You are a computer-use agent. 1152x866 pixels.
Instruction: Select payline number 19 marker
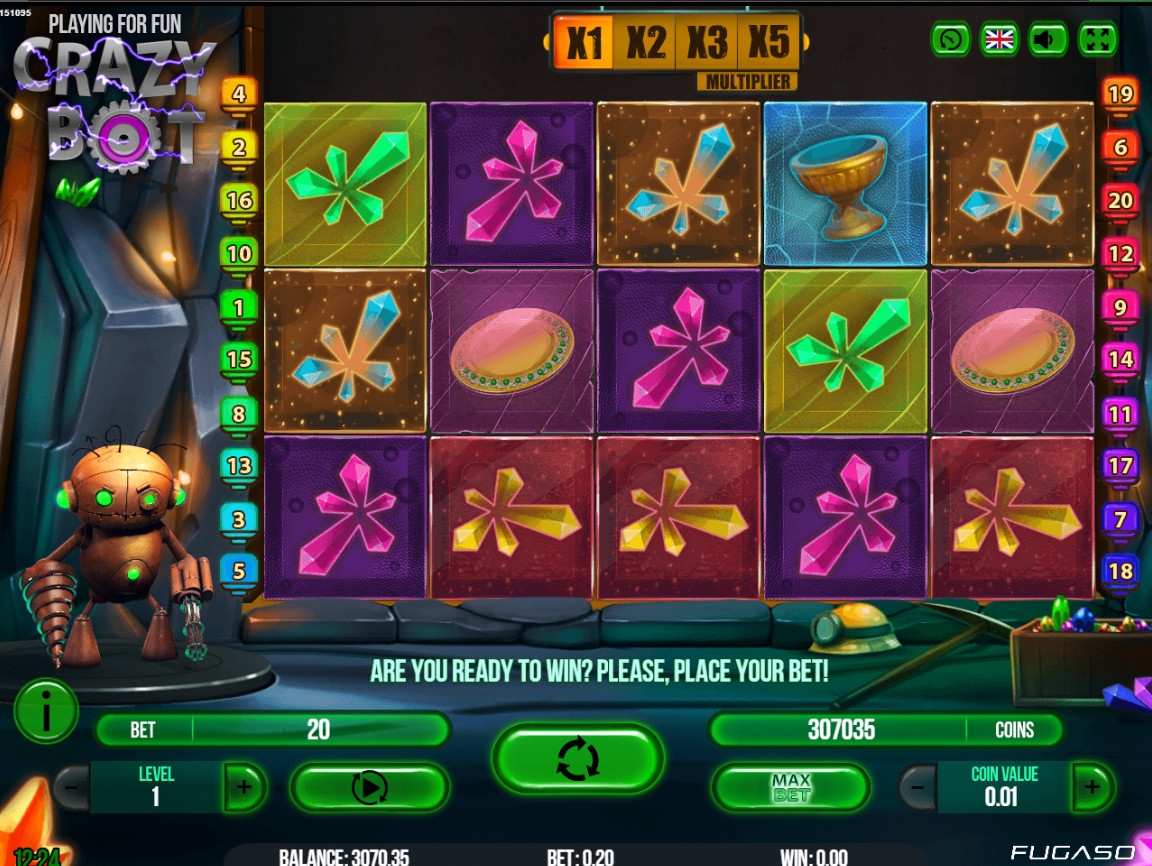pyautogui.click(x=1120, y=95)
